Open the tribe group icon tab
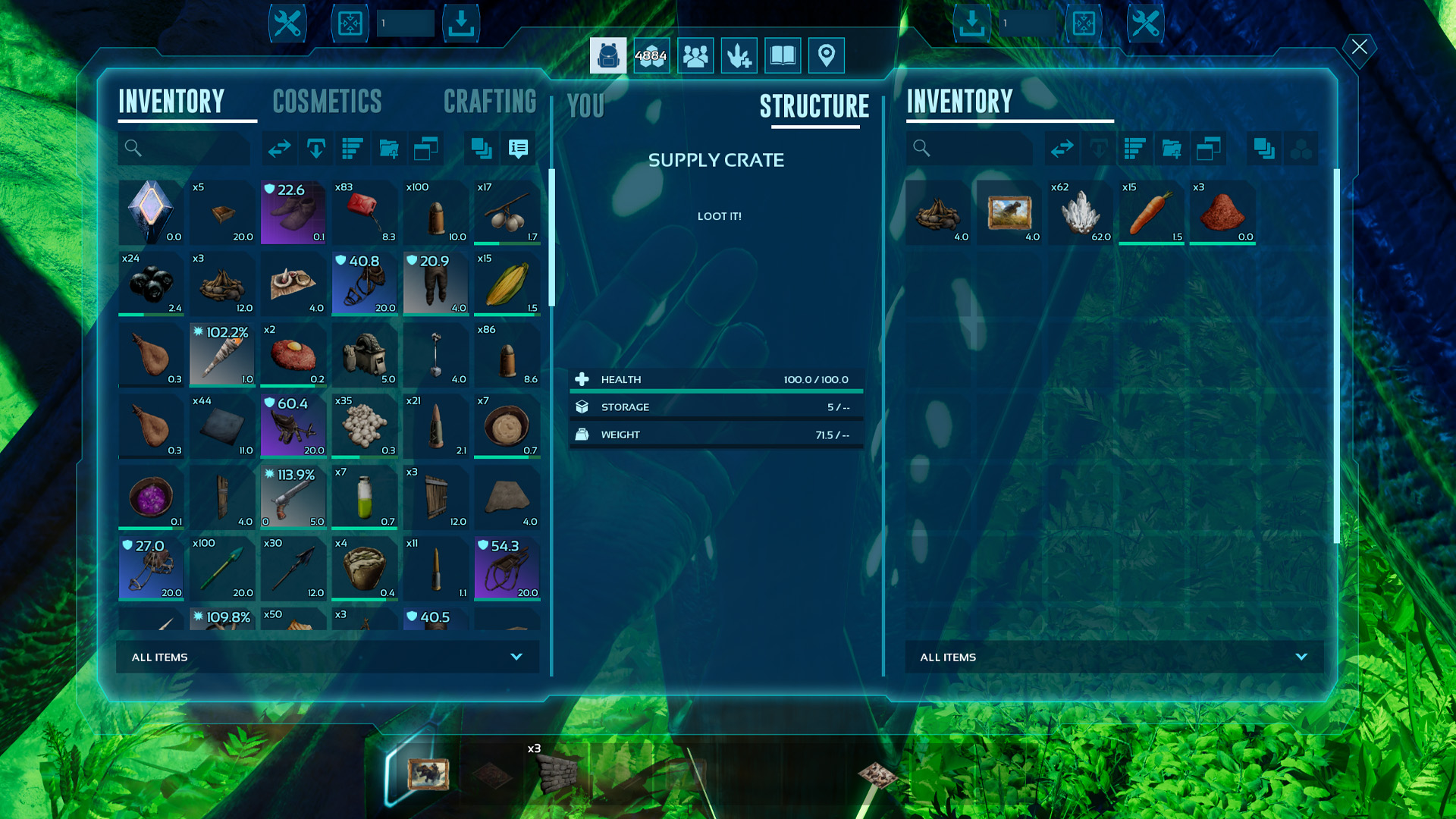The width and height of the screenshot is (1456, 819). 695,55
